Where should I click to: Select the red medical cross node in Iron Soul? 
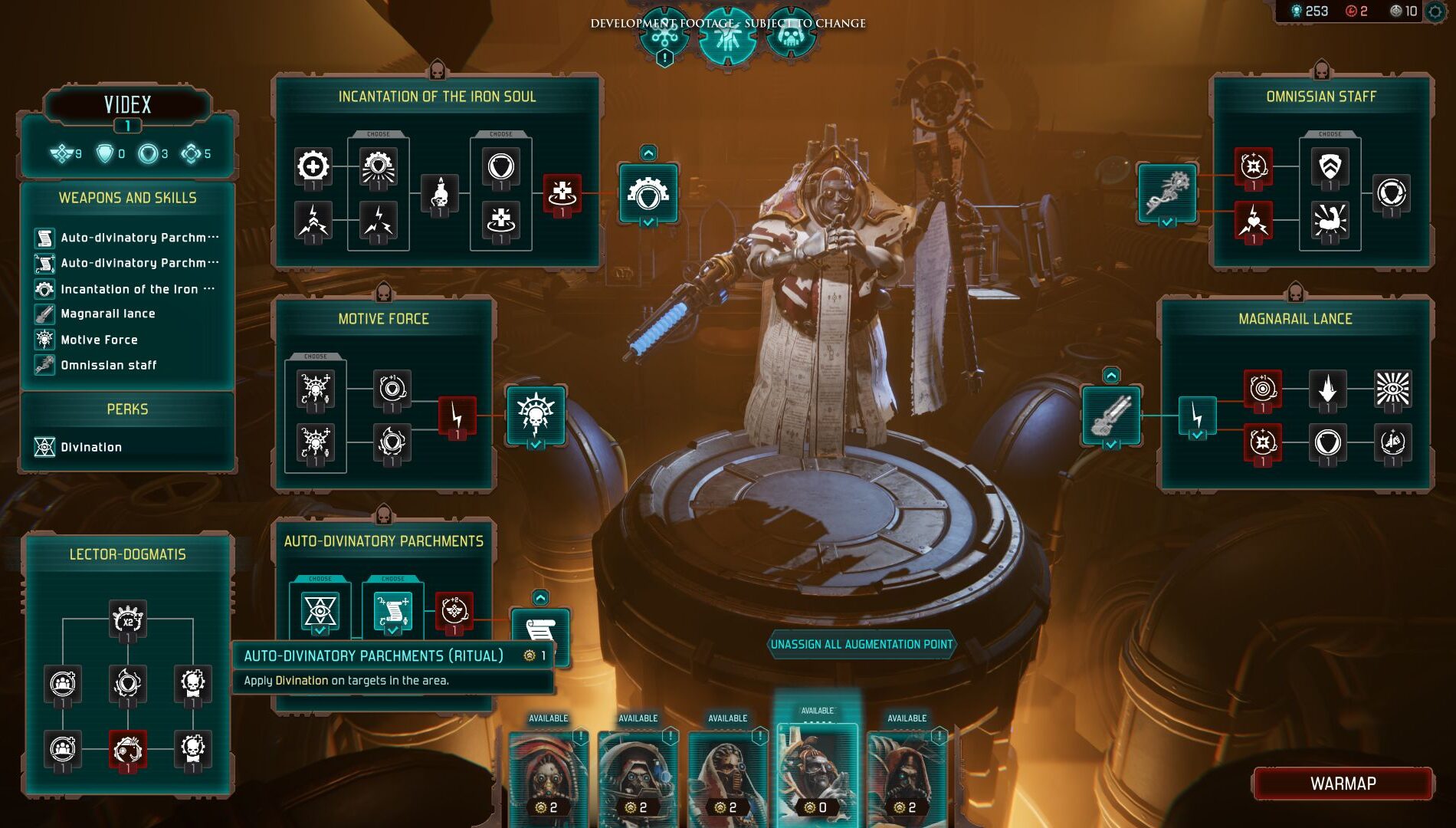point(562,192)
